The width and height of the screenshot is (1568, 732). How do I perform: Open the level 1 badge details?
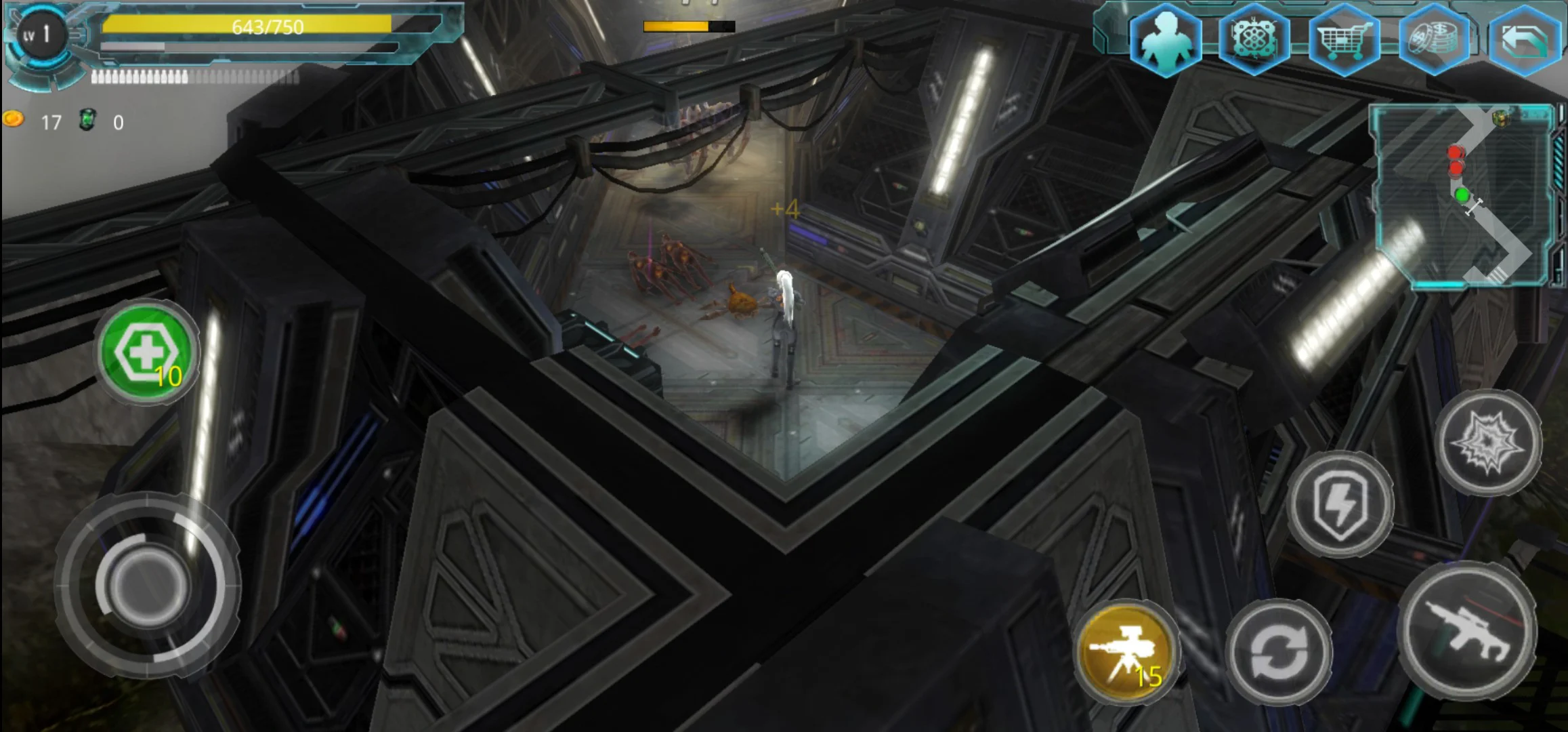(x=41, y=34)
